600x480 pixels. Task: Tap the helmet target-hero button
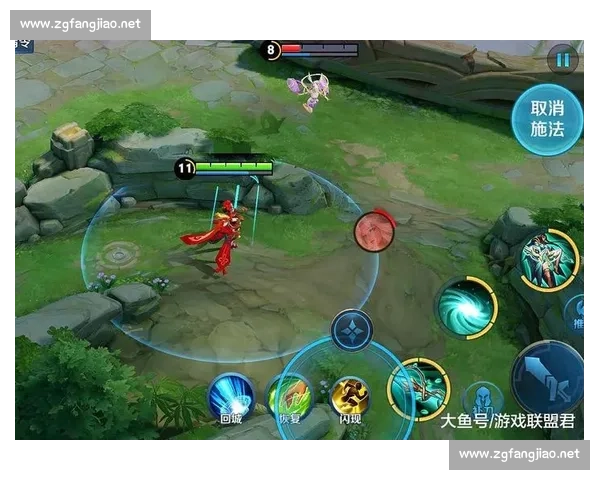(x=482, y=398)
